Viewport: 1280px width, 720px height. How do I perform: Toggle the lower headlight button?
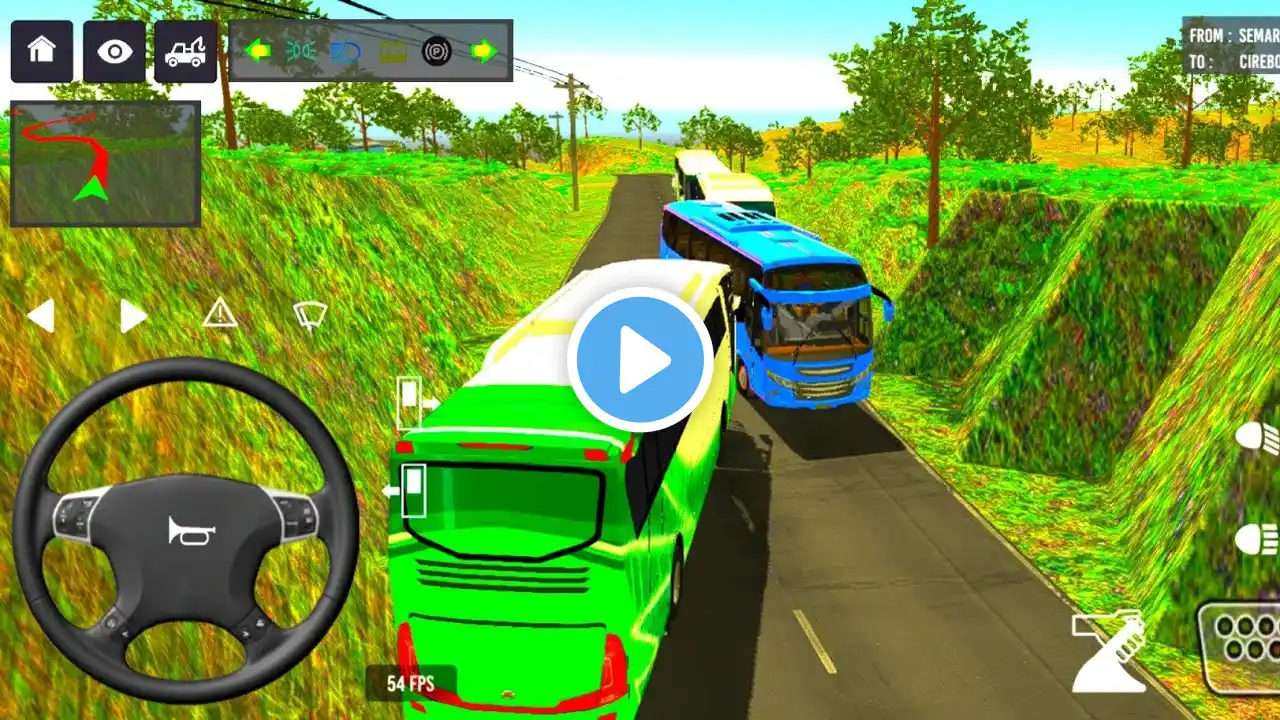tap(1257, 540)
